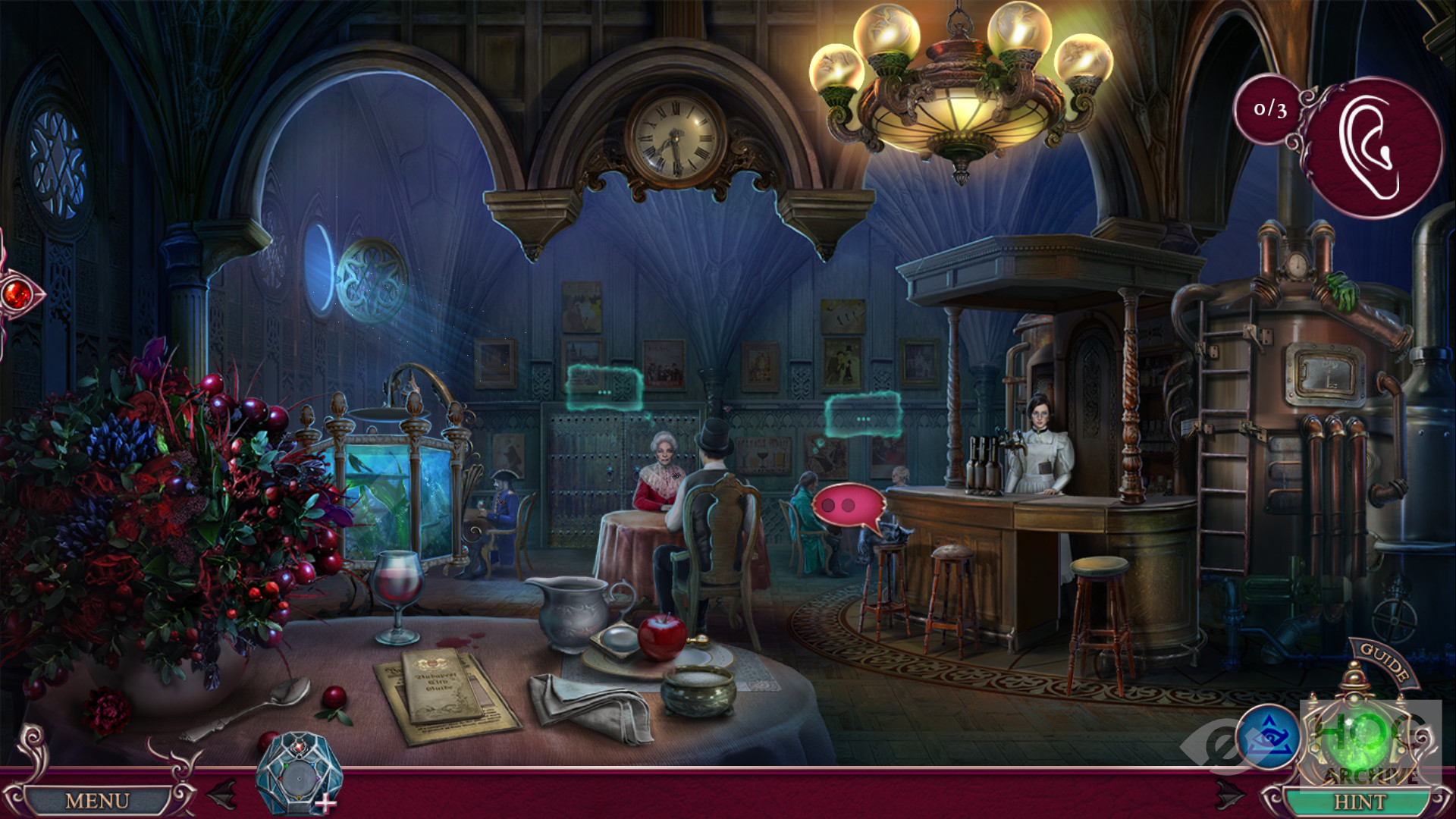Click the red gem on the left edge
This screenshot has height=819, width=1456.
[17, 295]
